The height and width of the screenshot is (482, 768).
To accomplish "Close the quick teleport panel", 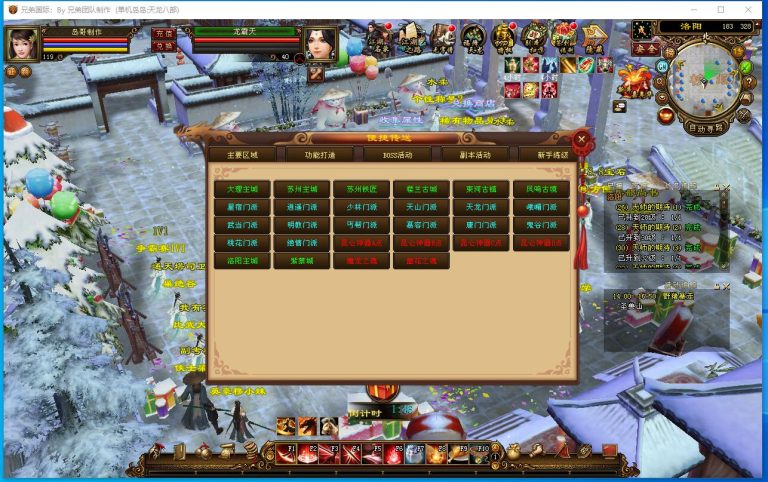I will click(582, 139).
